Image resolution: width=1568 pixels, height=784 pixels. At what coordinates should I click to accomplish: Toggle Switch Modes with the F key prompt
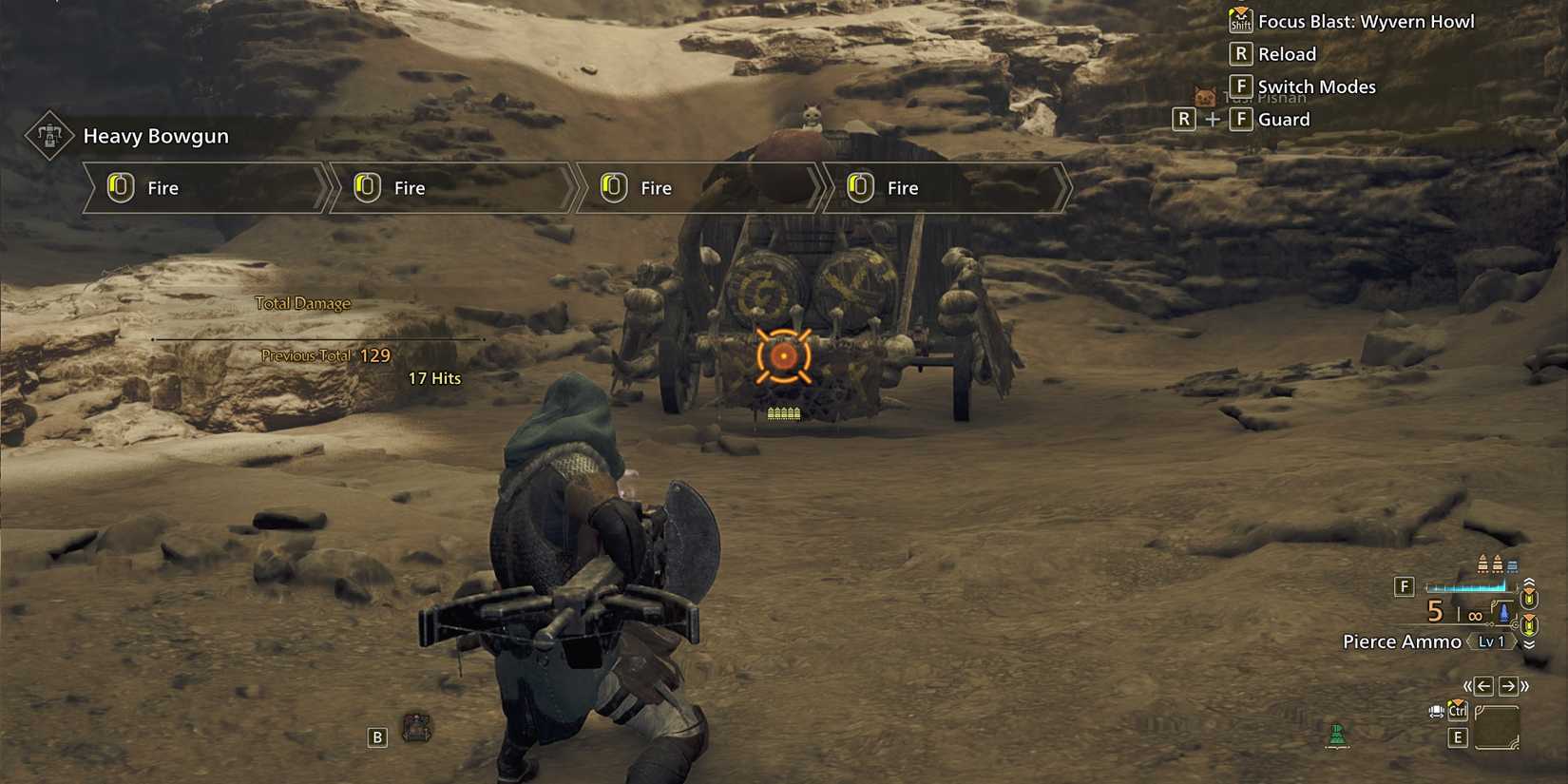tap(1241, 86)
